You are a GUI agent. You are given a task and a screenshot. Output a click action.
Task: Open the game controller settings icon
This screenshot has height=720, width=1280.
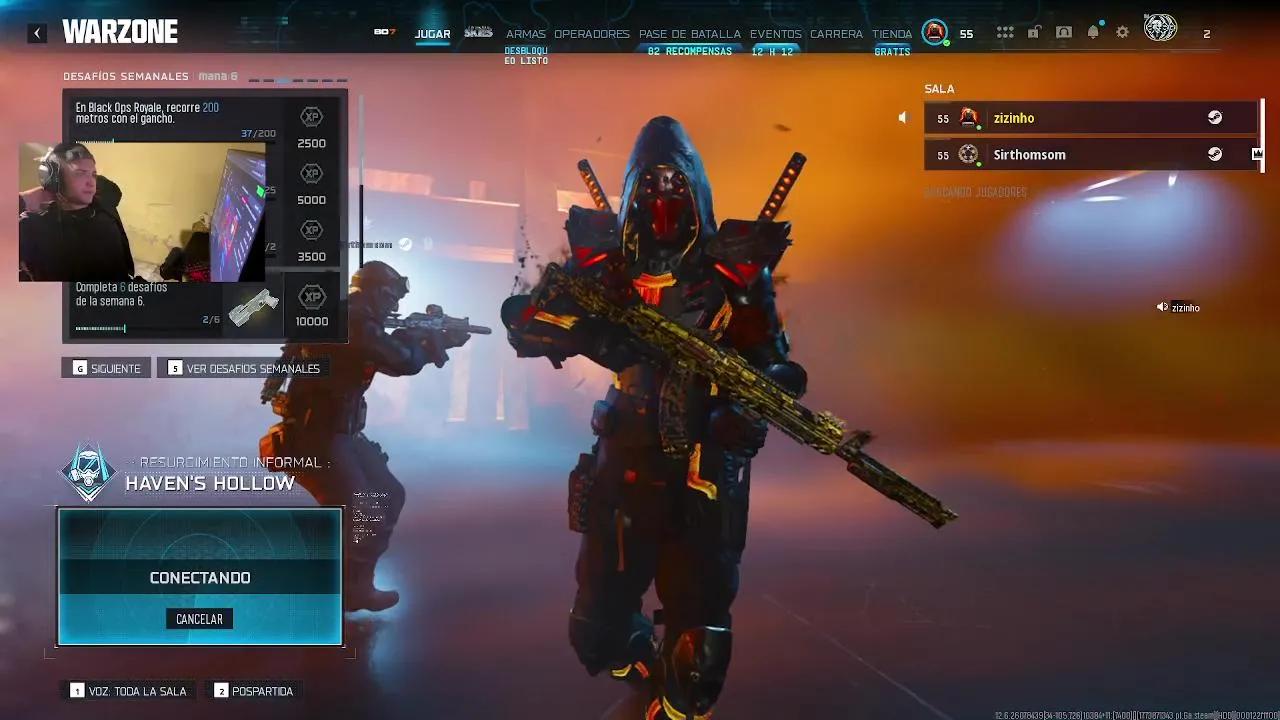pos(1064,32)
